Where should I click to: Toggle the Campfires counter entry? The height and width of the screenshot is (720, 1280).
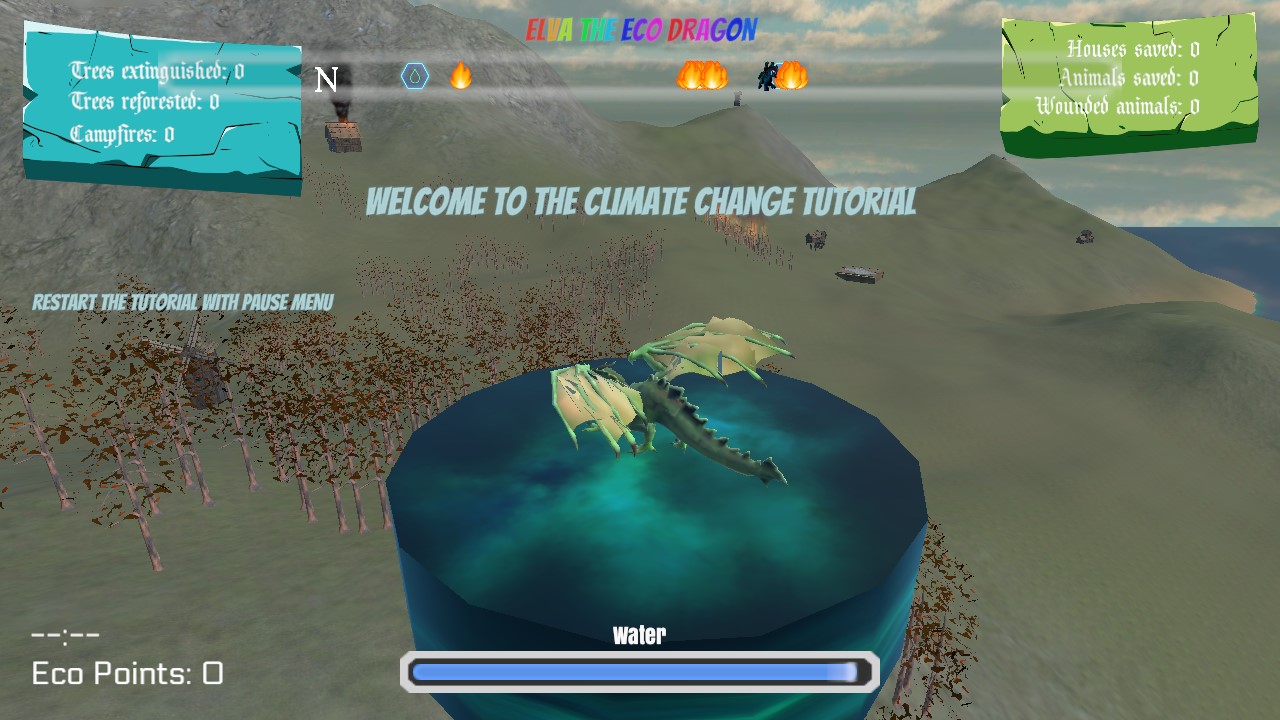[120, 132]
